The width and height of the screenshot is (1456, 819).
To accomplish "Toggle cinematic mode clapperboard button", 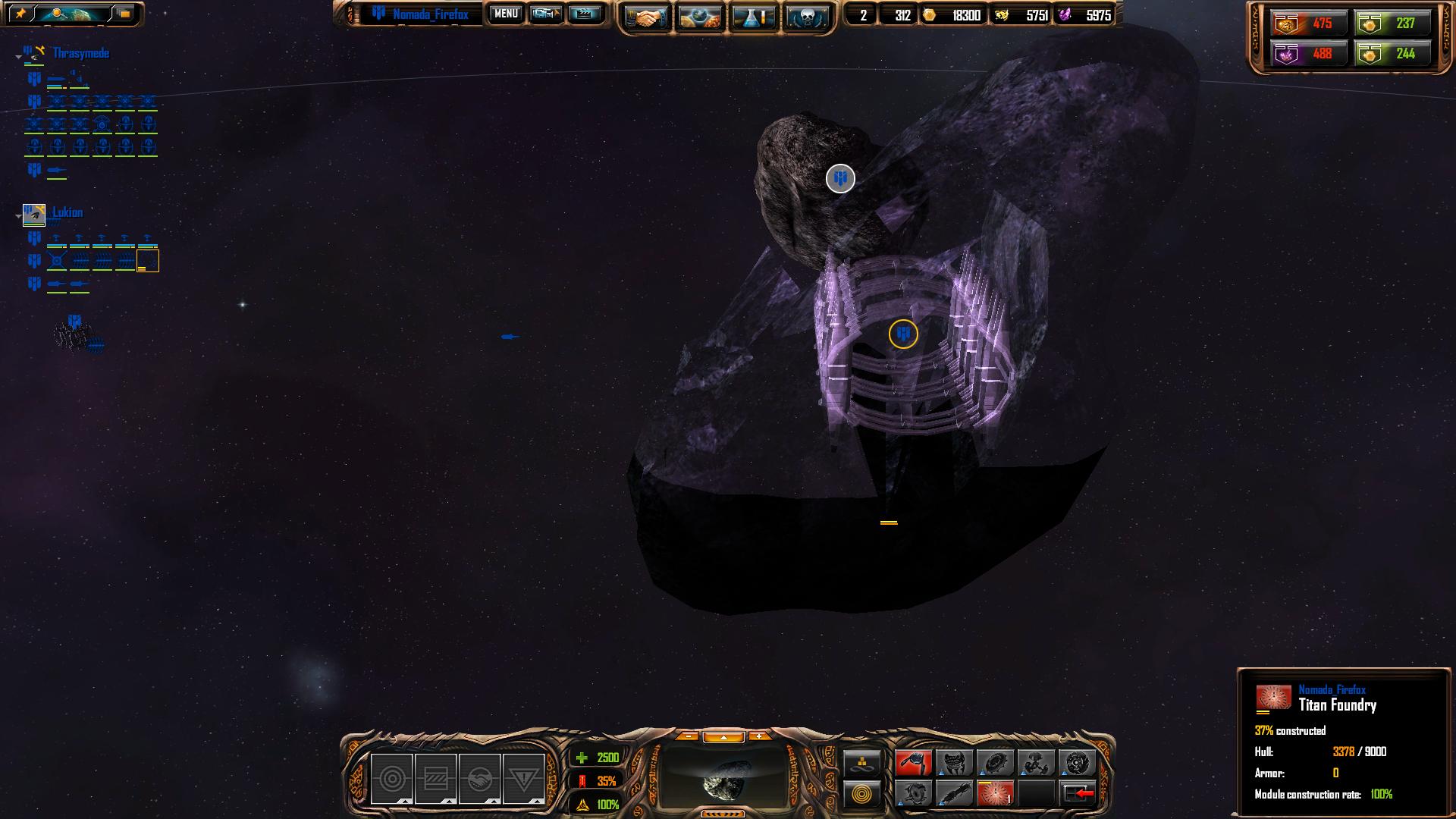I will coord(585,14).
